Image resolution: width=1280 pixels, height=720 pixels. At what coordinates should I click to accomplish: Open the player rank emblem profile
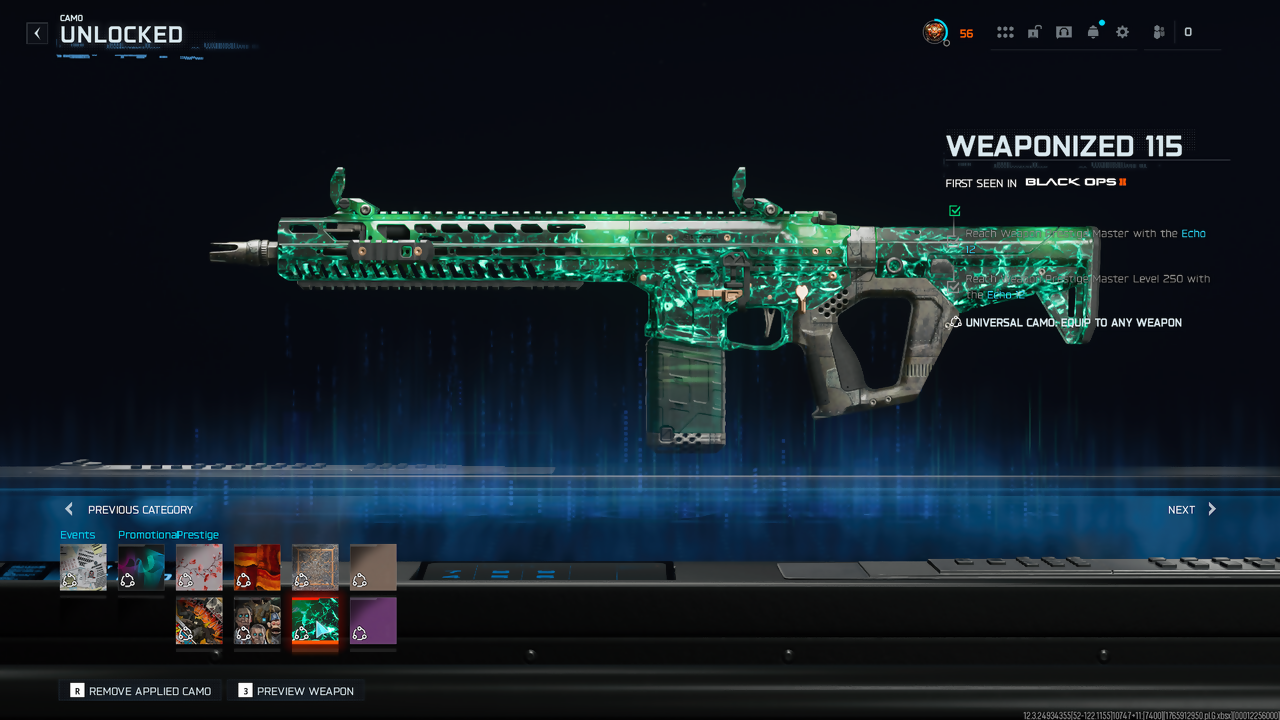934,32
